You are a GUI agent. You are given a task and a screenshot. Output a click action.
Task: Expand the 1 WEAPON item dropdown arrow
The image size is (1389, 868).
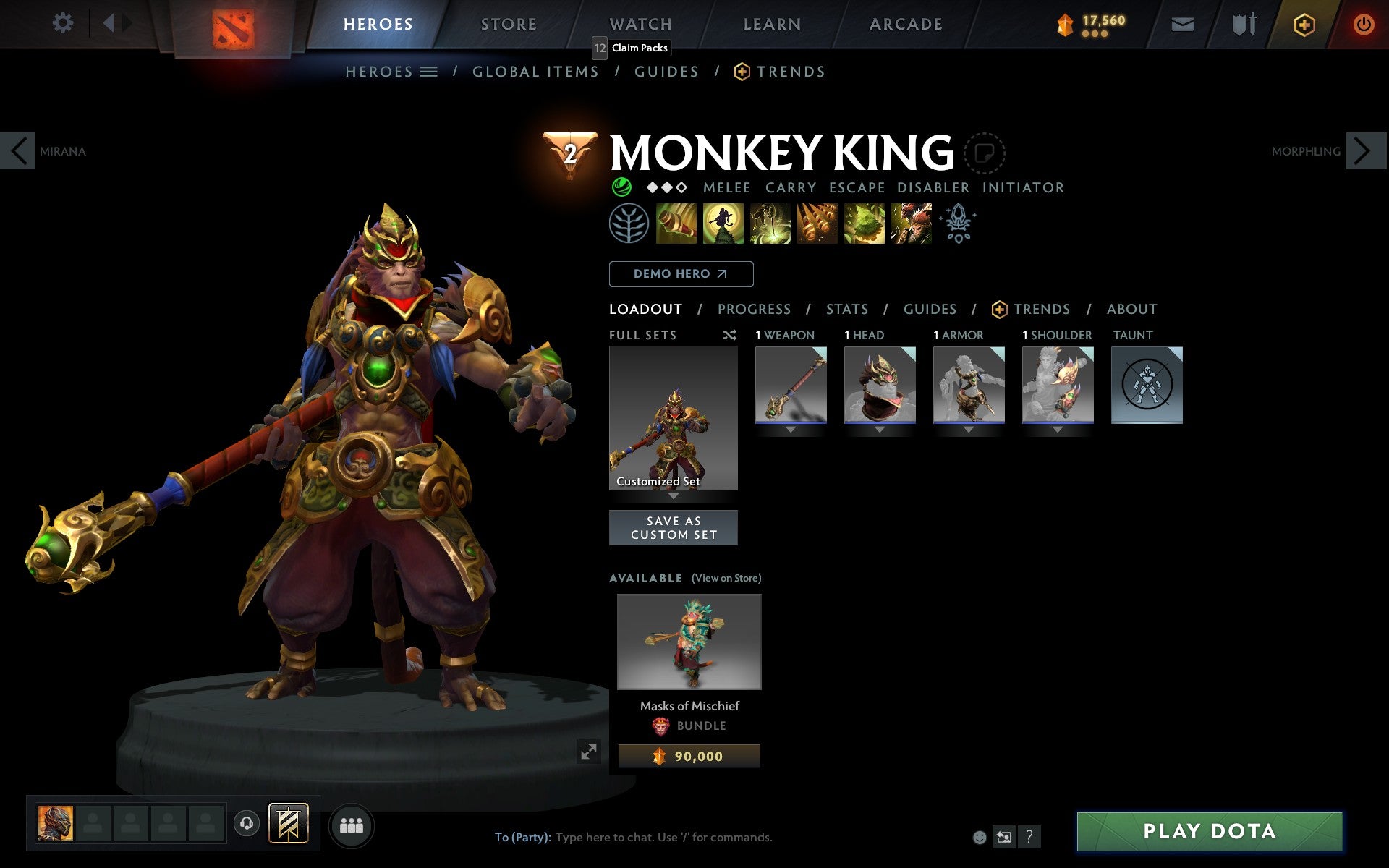click(790, 428)
